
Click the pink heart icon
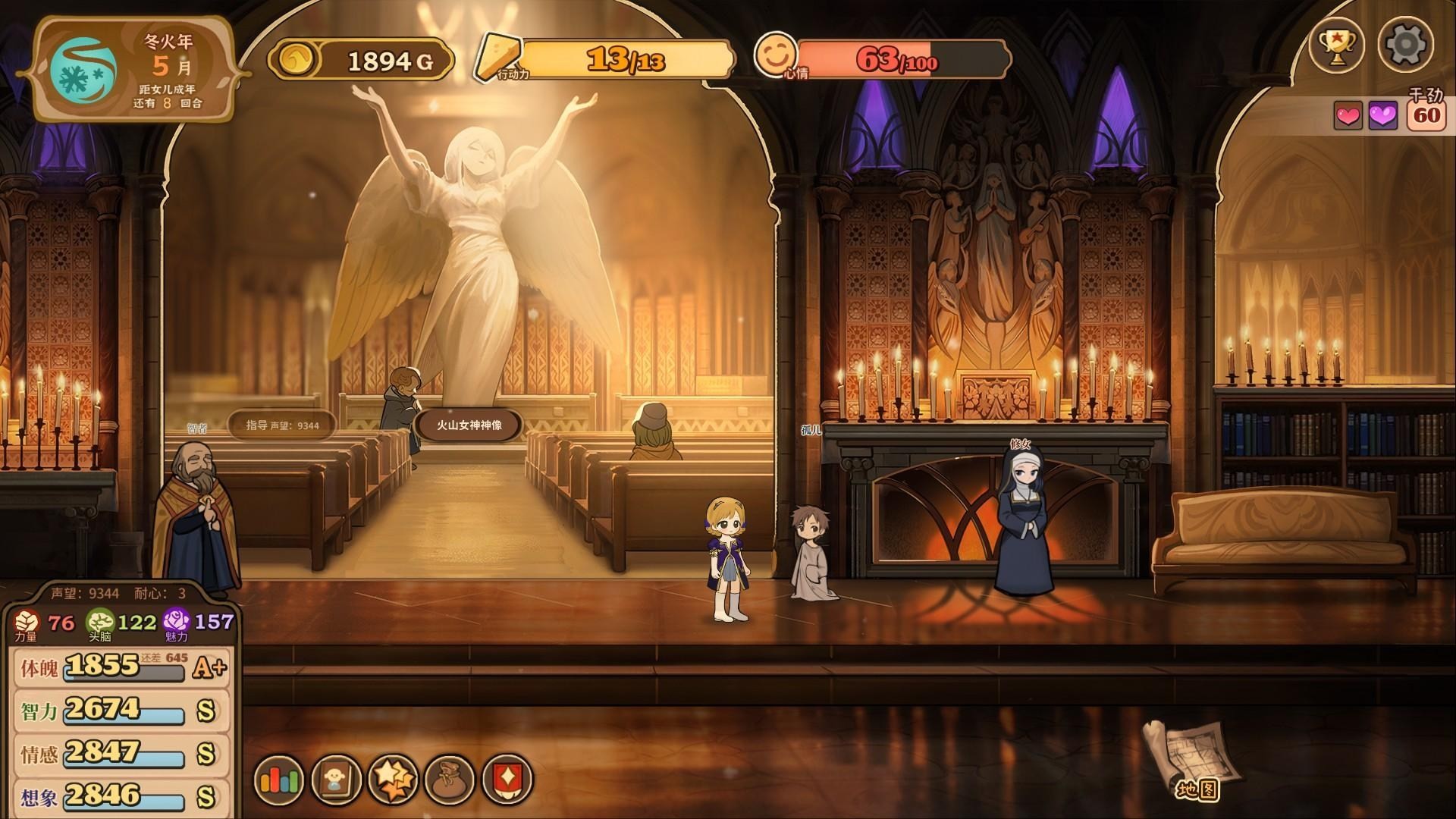(1348, 116)
